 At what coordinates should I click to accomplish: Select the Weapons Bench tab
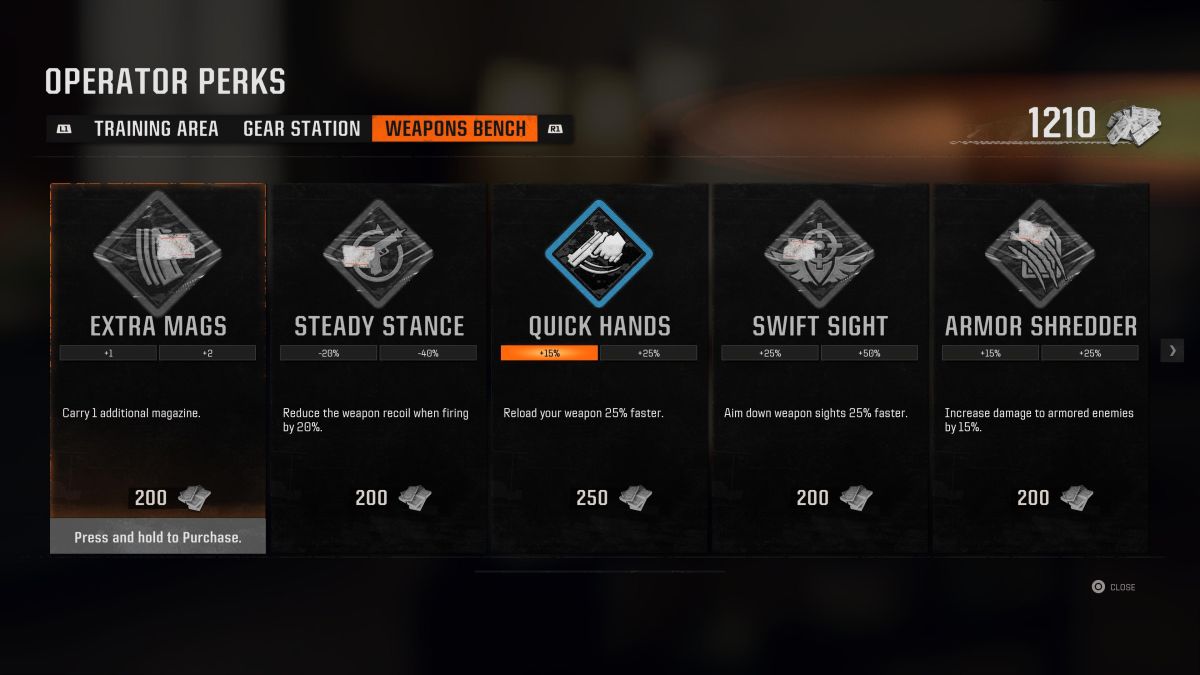455,129
